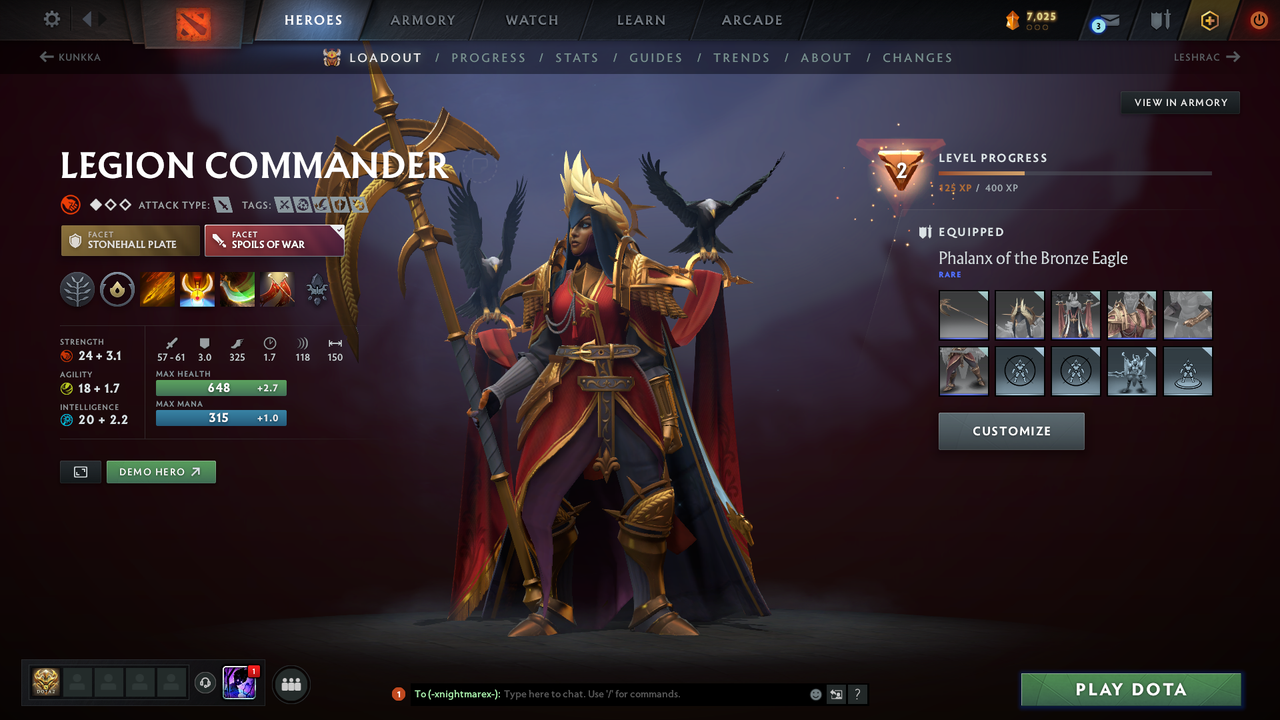Viewport: 1280px width, 720px height.
Task: Open the mail notifications envelope icon
Action: click(1110, 19)
